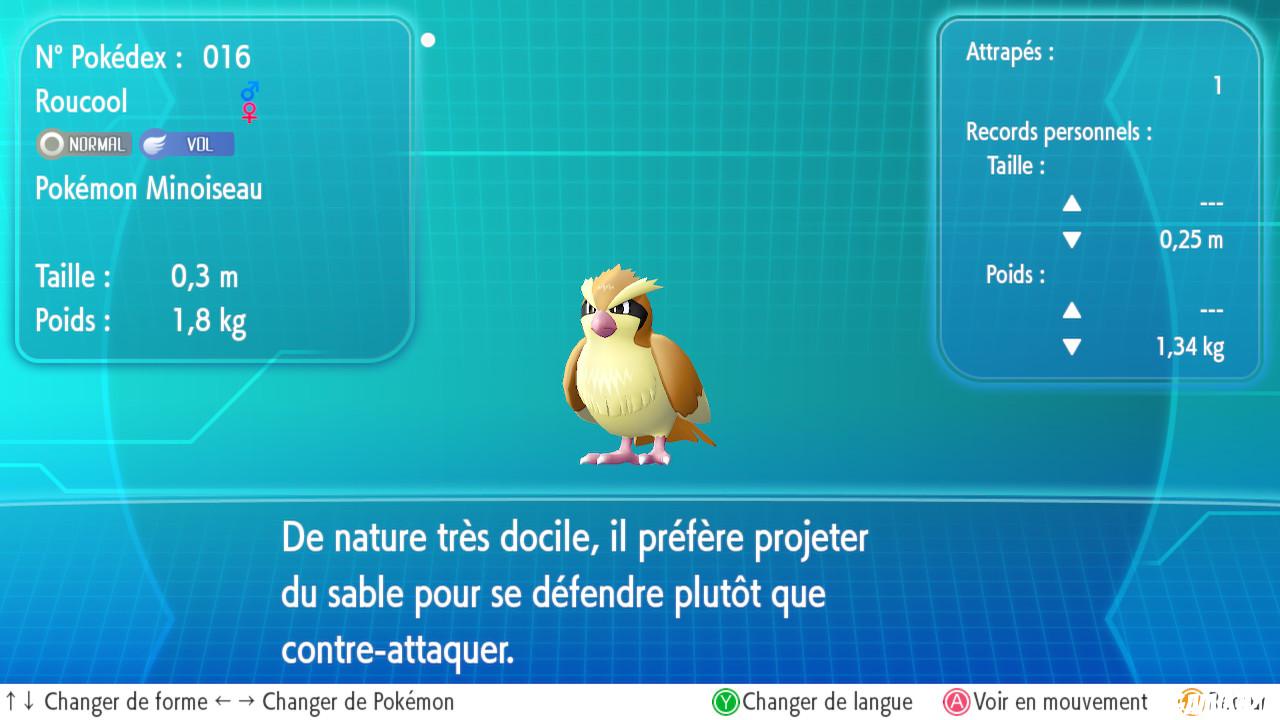Viewport: 1280px width, 720px height.
Task: Click the female gender symbol
Action: pyautogui.click(x=247, y=112)
